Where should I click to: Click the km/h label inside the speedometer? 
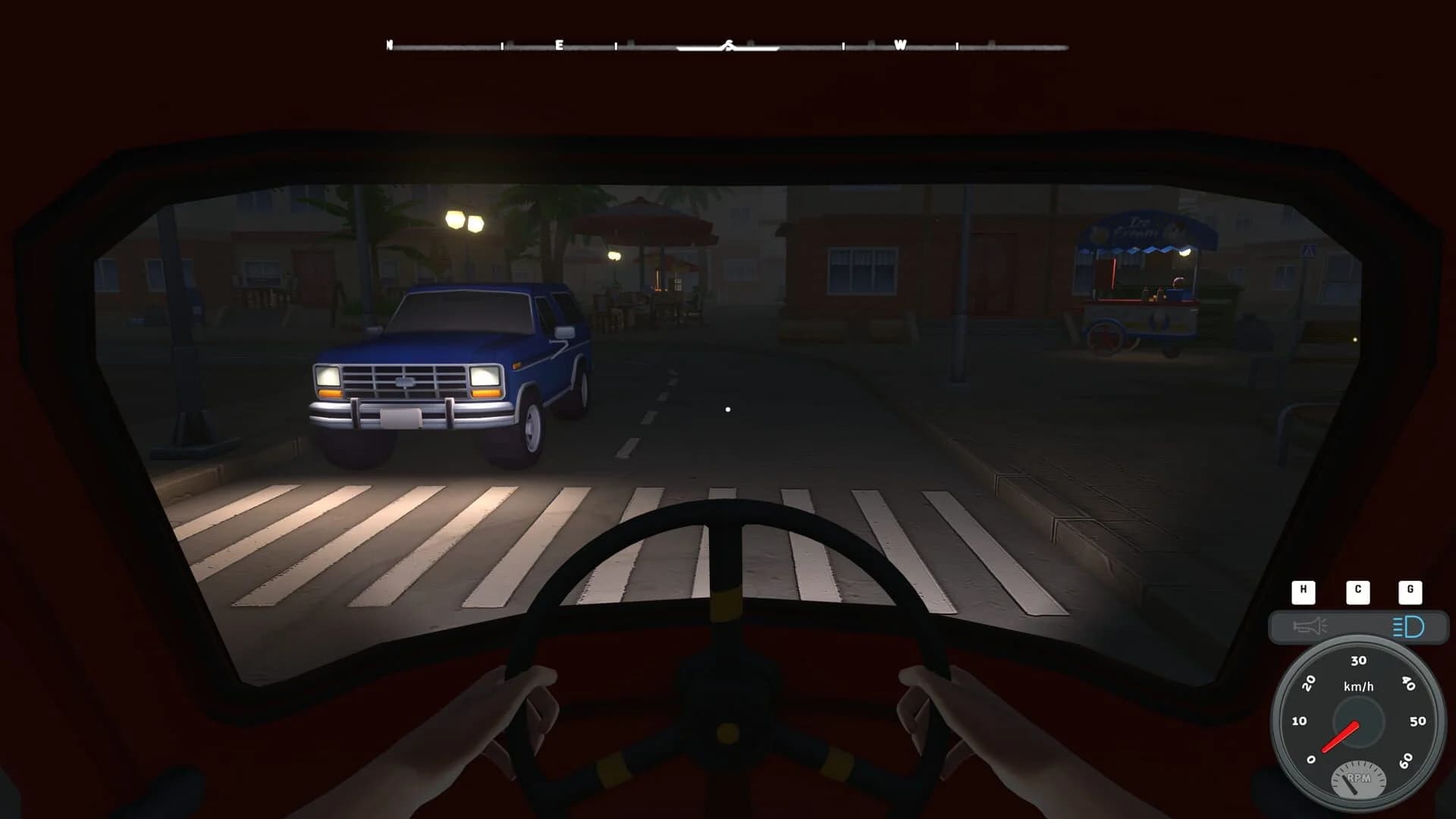point(1358,686)
